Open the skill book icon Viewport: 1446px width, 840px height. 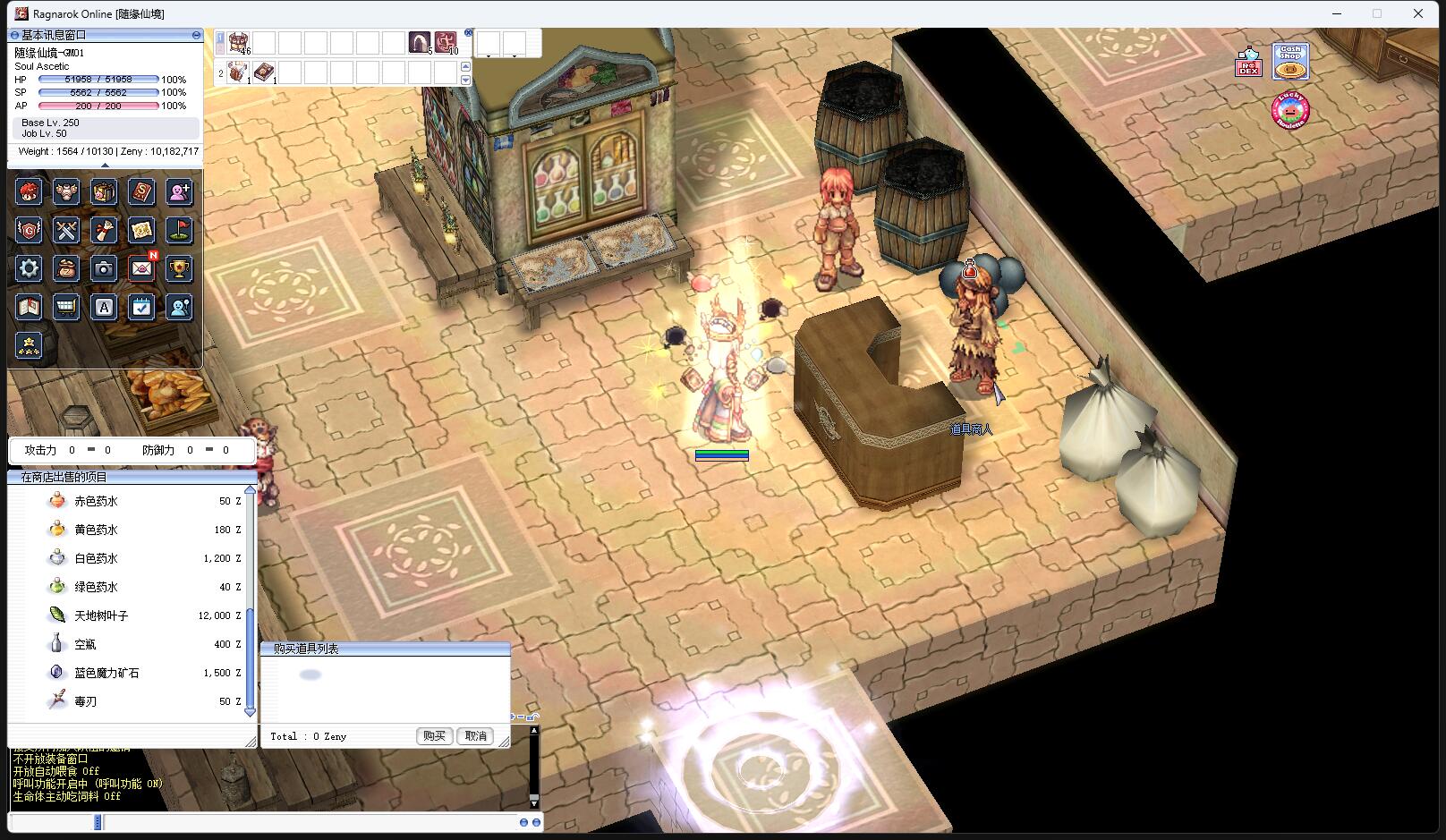point(141,191)
